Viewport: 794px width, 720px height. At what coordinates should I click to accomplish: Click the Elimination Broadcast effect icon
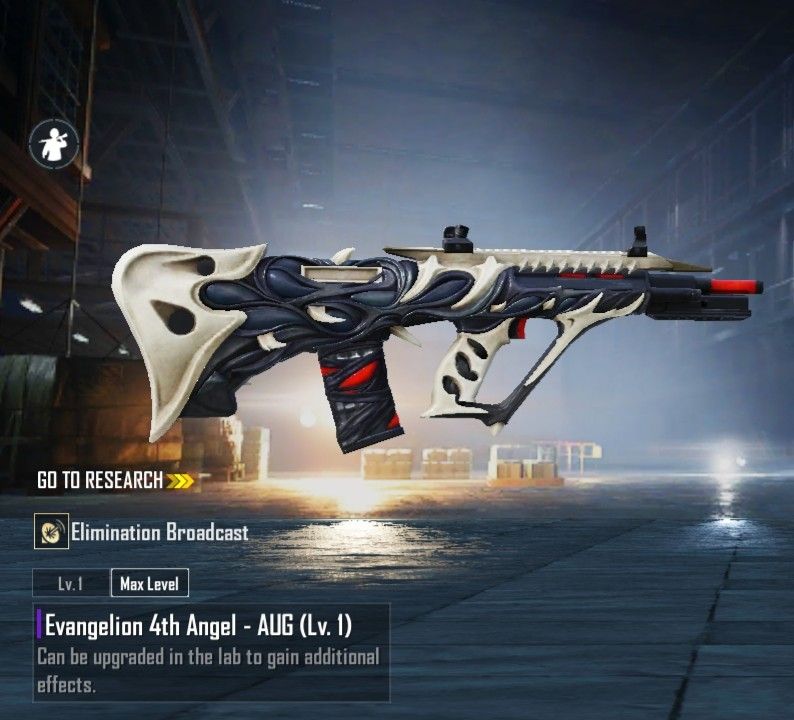(50, 532)
